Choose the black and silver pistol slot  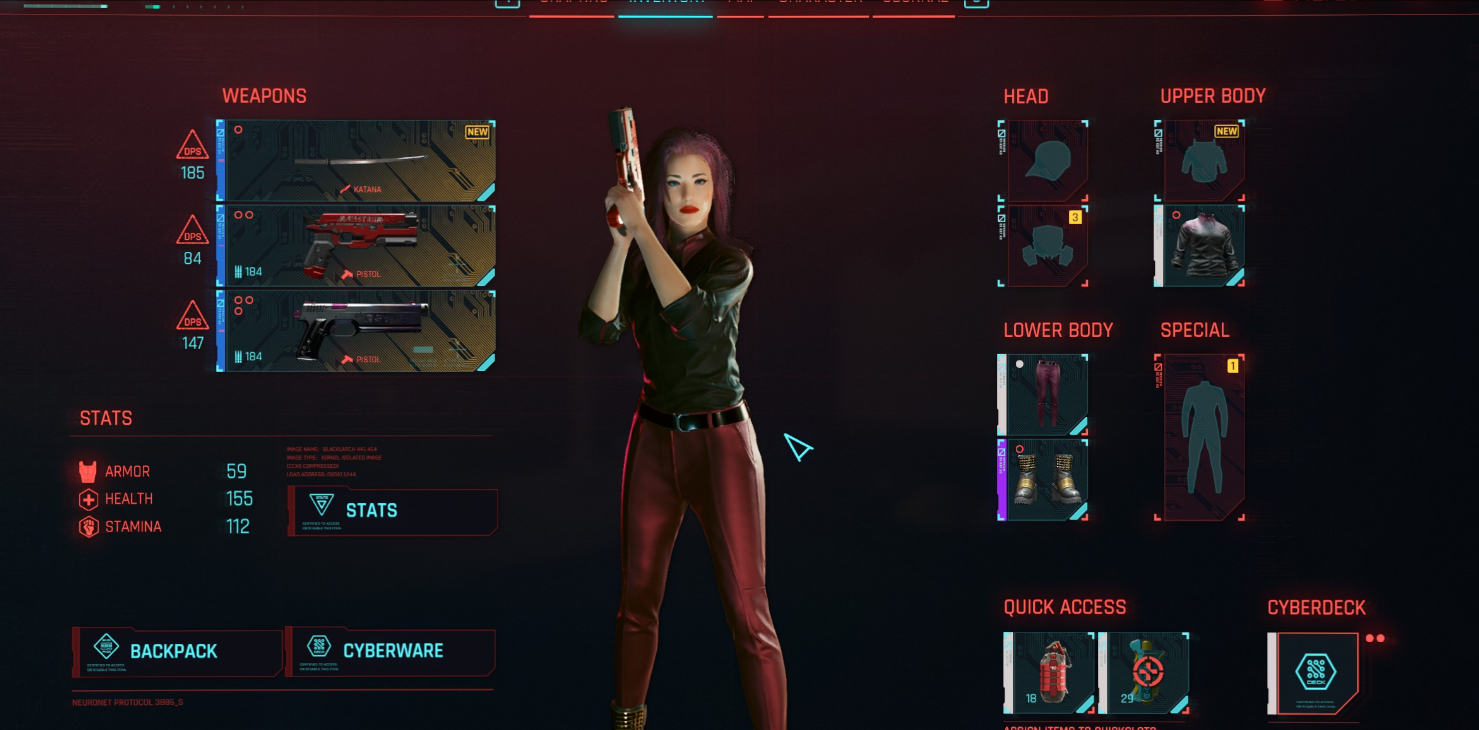click(x=356, y=331)
